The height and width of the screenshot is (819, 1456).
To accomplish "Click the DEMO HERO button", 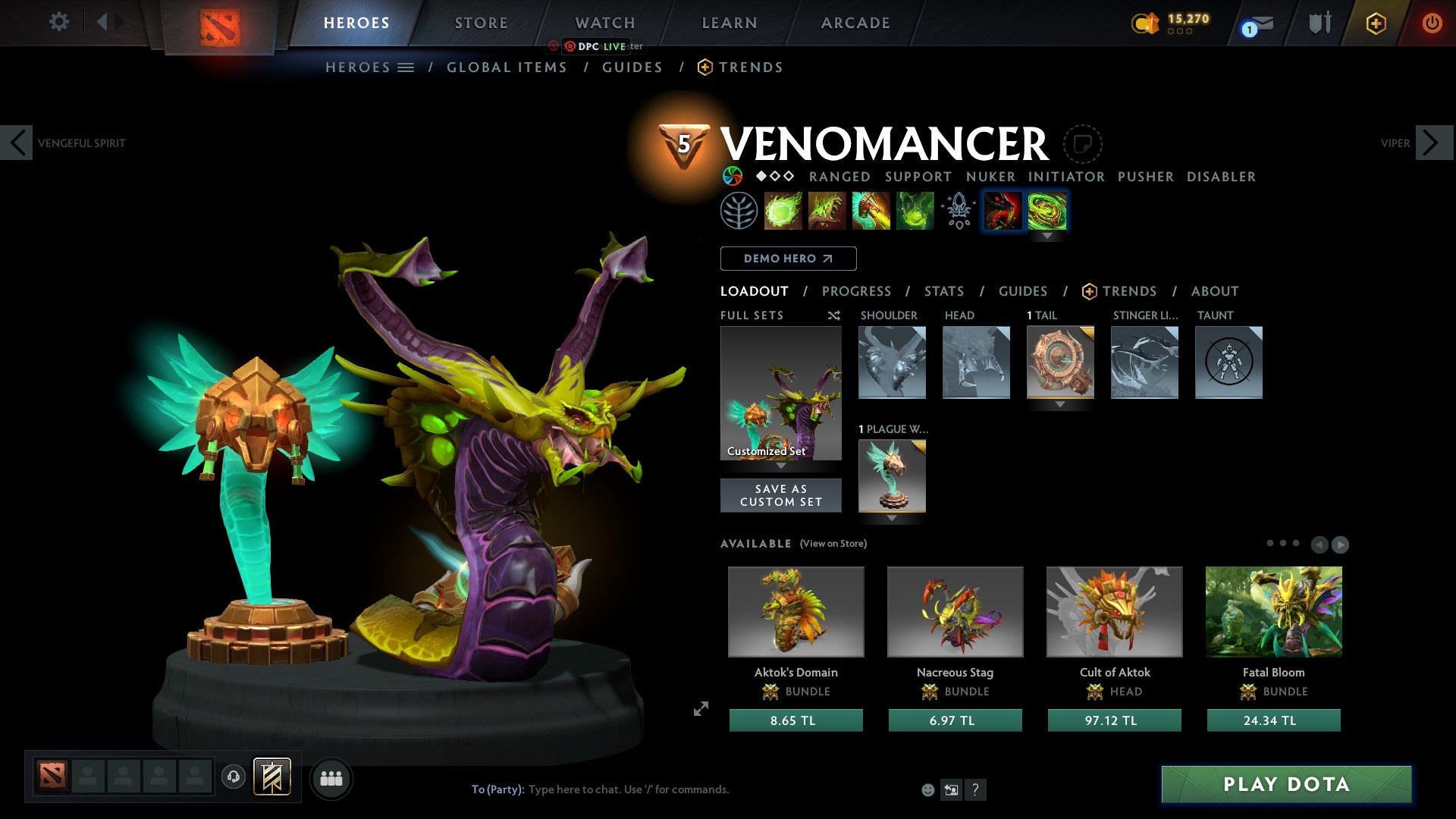I will click(x=787, y=259).
